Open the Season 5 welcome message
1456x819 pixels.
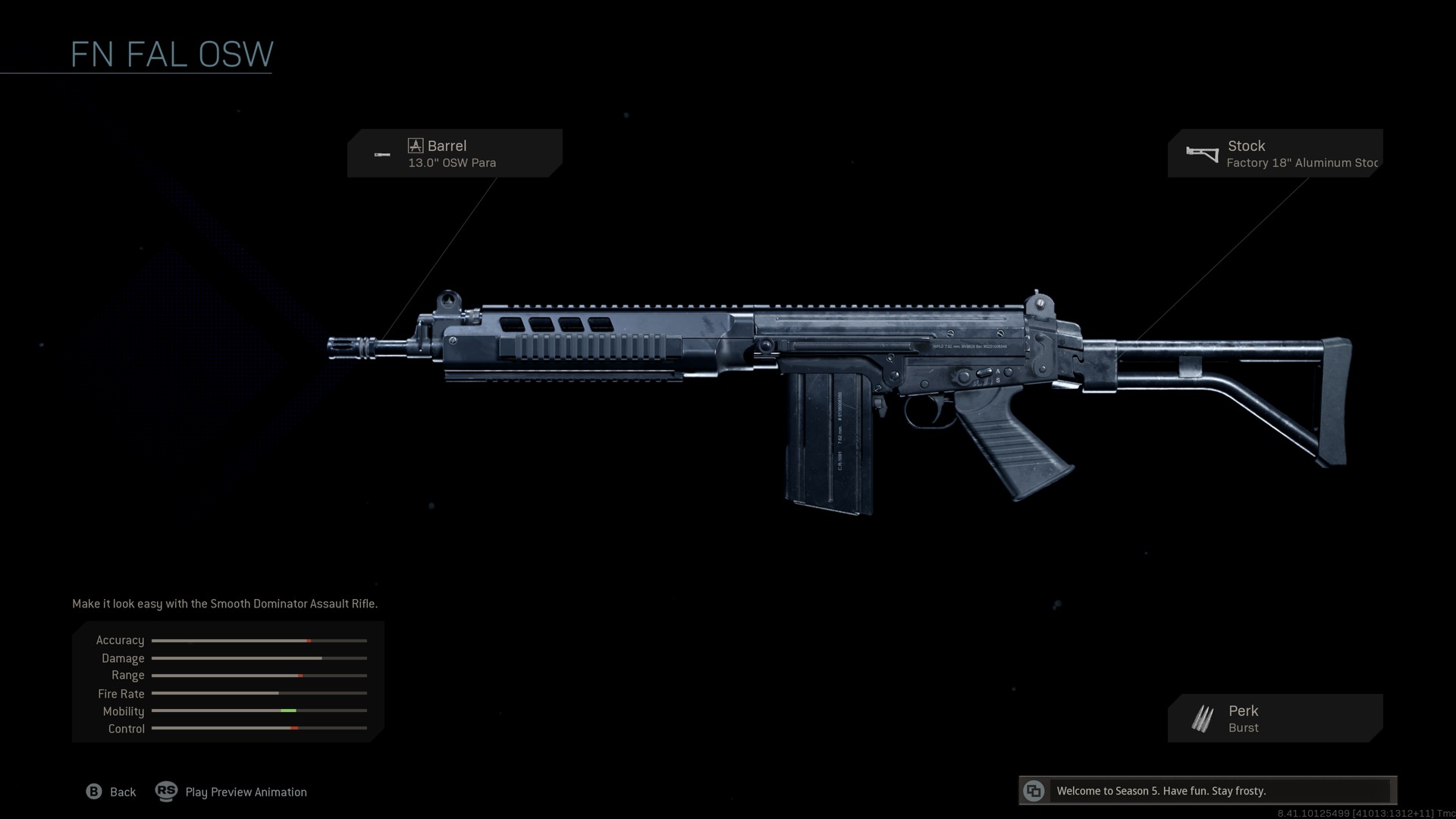(1207, 791)
